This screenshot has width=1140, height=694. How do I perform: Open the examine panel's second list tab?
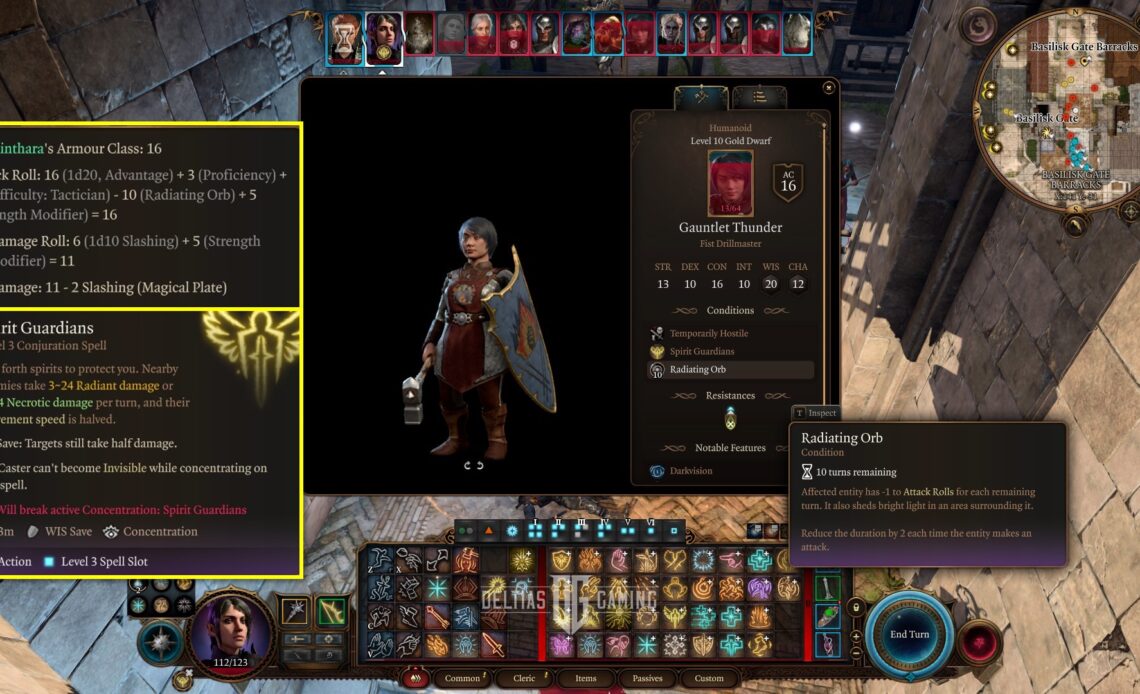(759, 97)
